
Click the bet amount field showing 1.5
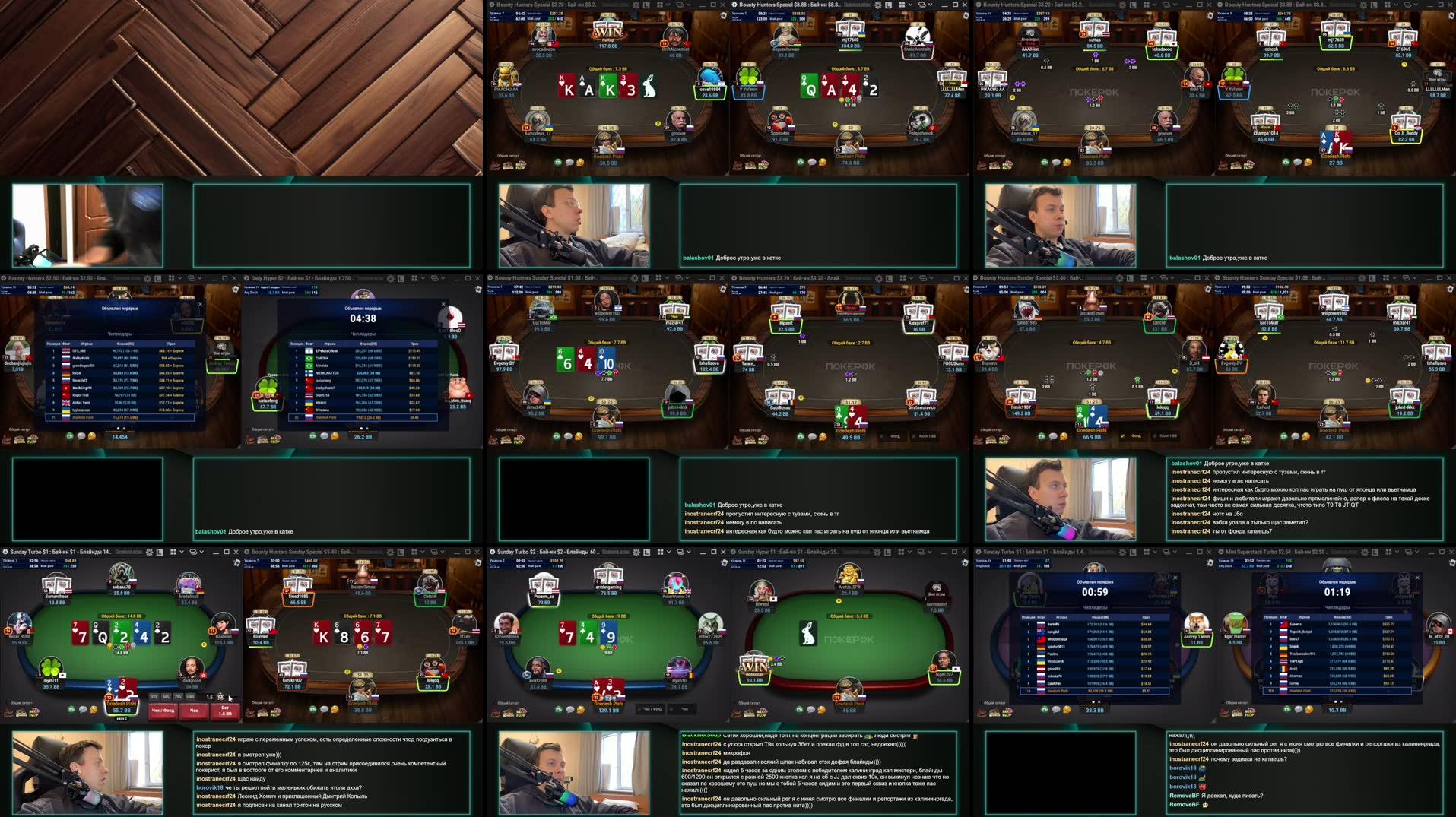pyautogui.click(x=209, y=697)
